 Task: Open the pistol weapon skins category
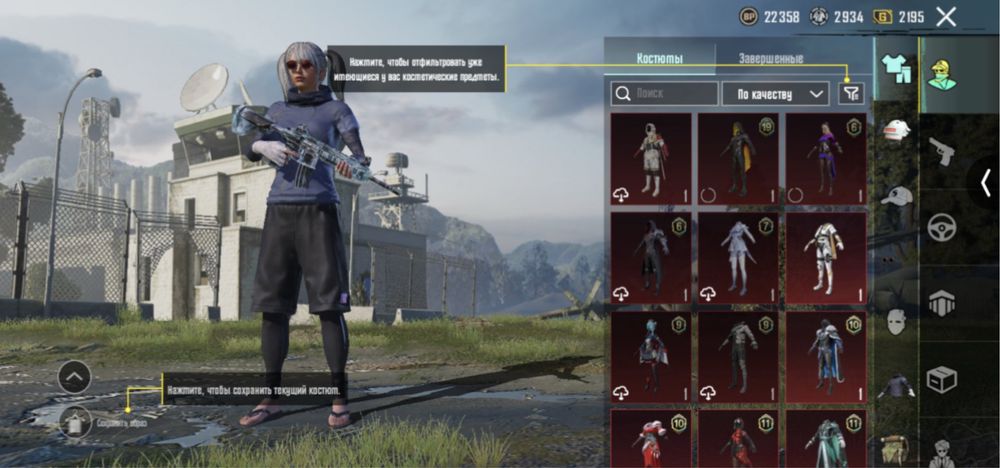pyautogui.click(x=942, y=150)
